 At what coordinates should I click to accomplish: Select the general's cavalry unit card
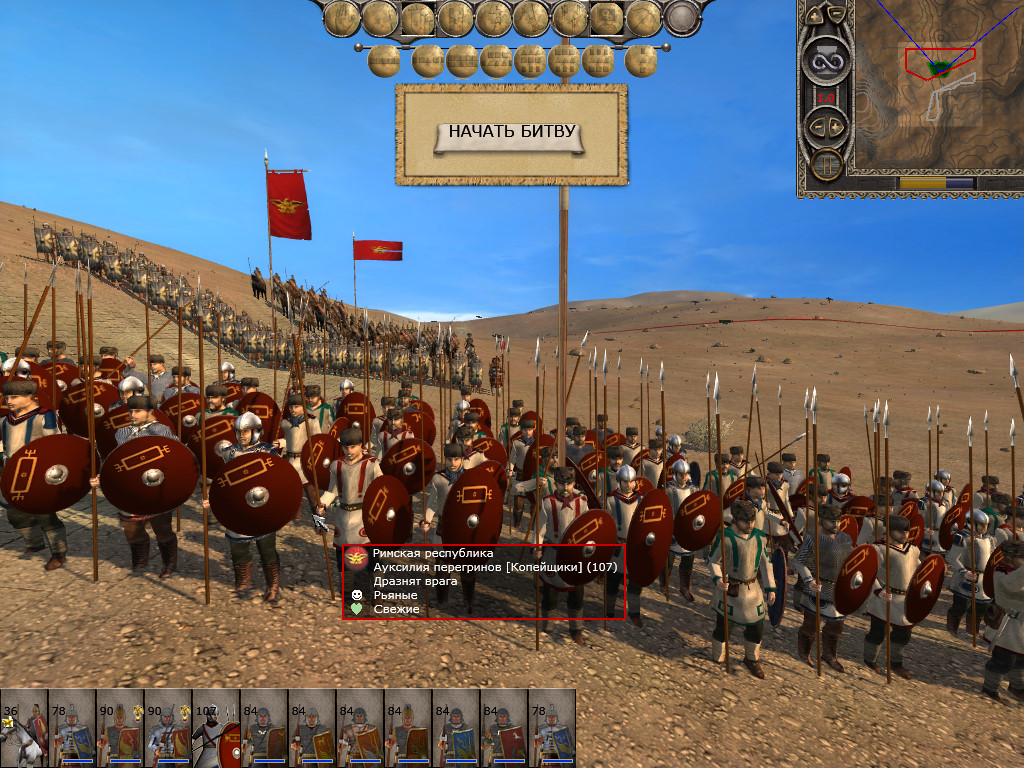24,727
